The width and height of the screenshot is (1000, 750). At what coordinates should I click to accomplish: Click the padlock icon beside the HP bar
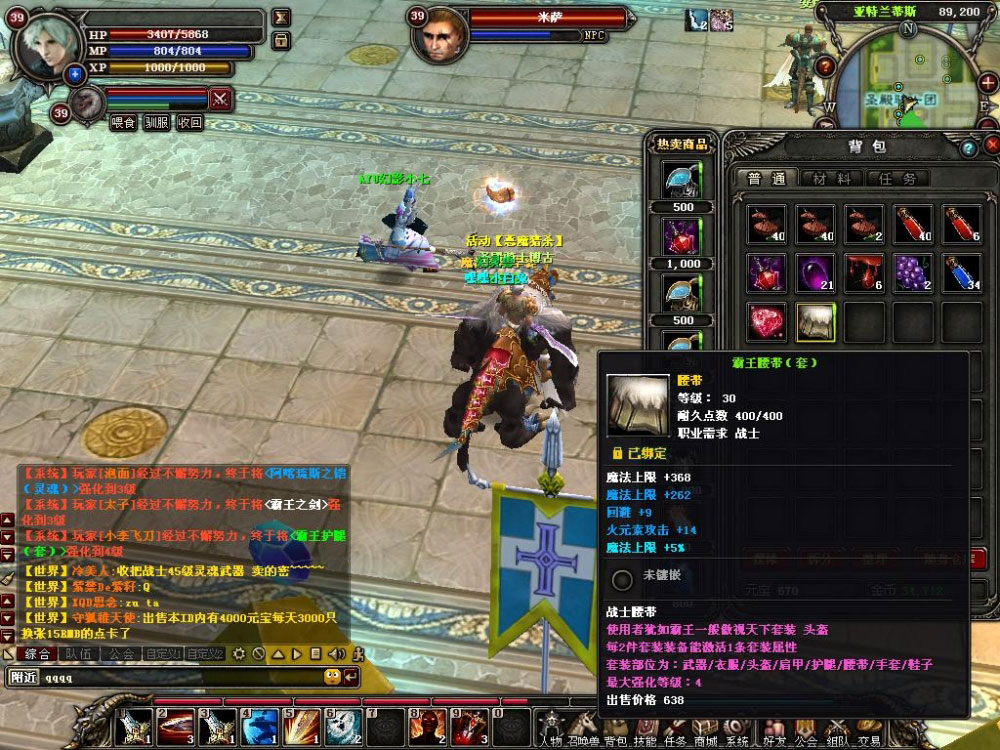[x=281, y=40]
